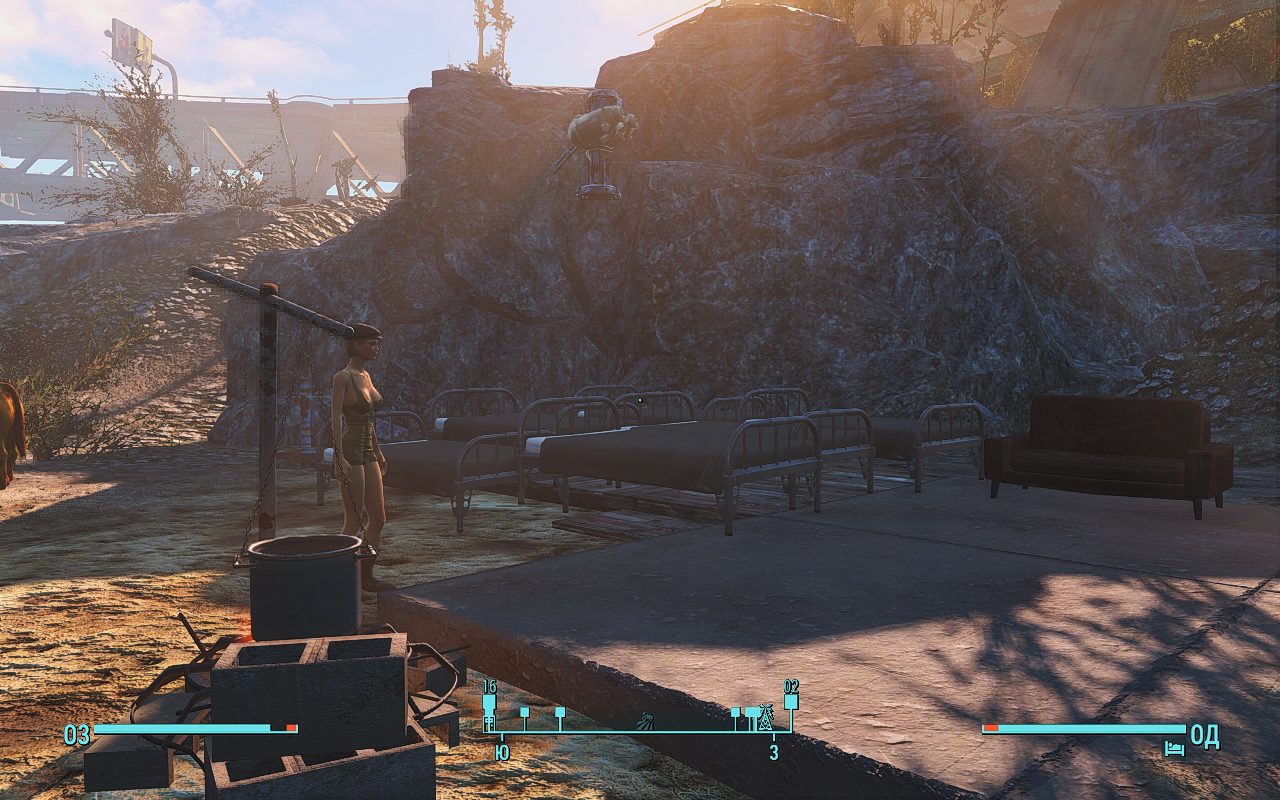1280x800 pixels.
Task: Click the farm location marker on compass
Action: click(x=647, y=718)
